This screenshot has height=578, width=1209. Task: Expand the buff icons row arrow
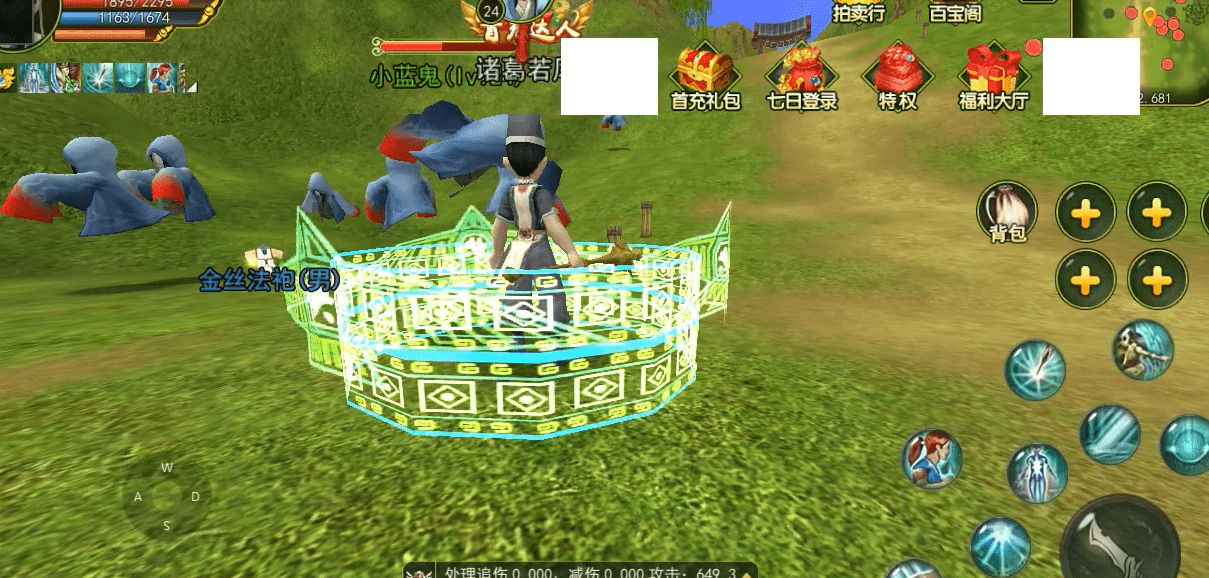192,87
